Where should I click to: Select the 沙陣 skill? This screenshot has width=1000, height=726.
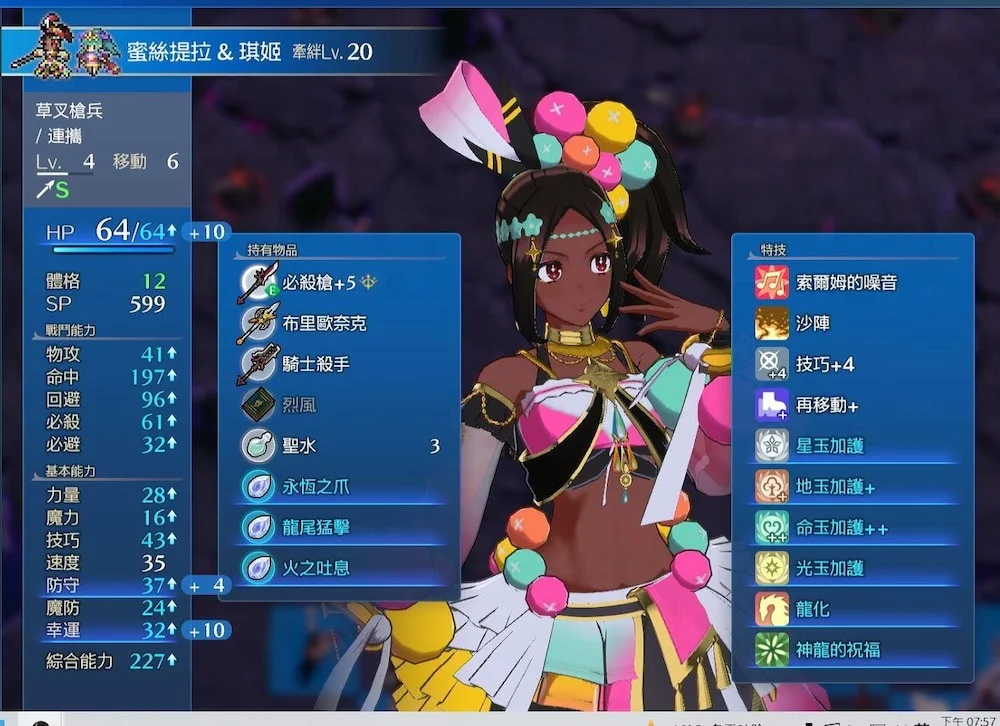point(813,324)
